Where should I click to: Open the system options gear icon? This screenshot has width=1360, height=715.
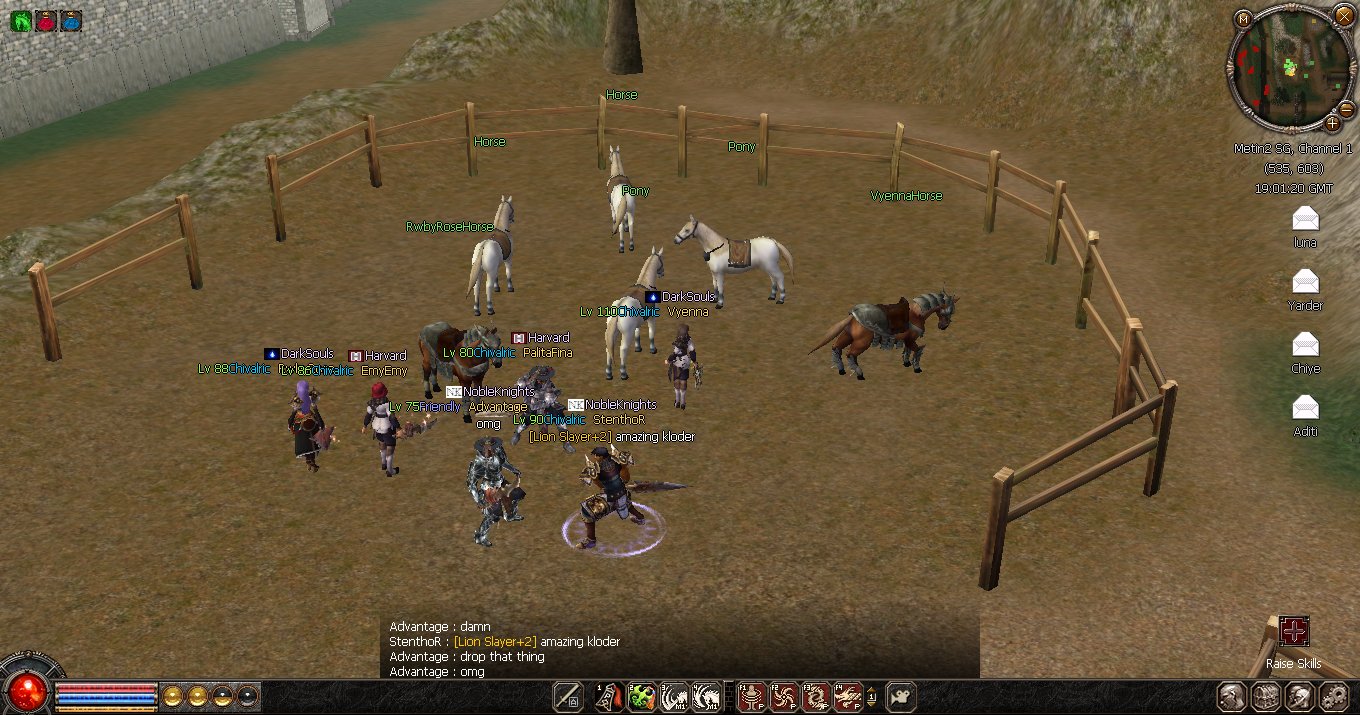(x=1334, y=697)
